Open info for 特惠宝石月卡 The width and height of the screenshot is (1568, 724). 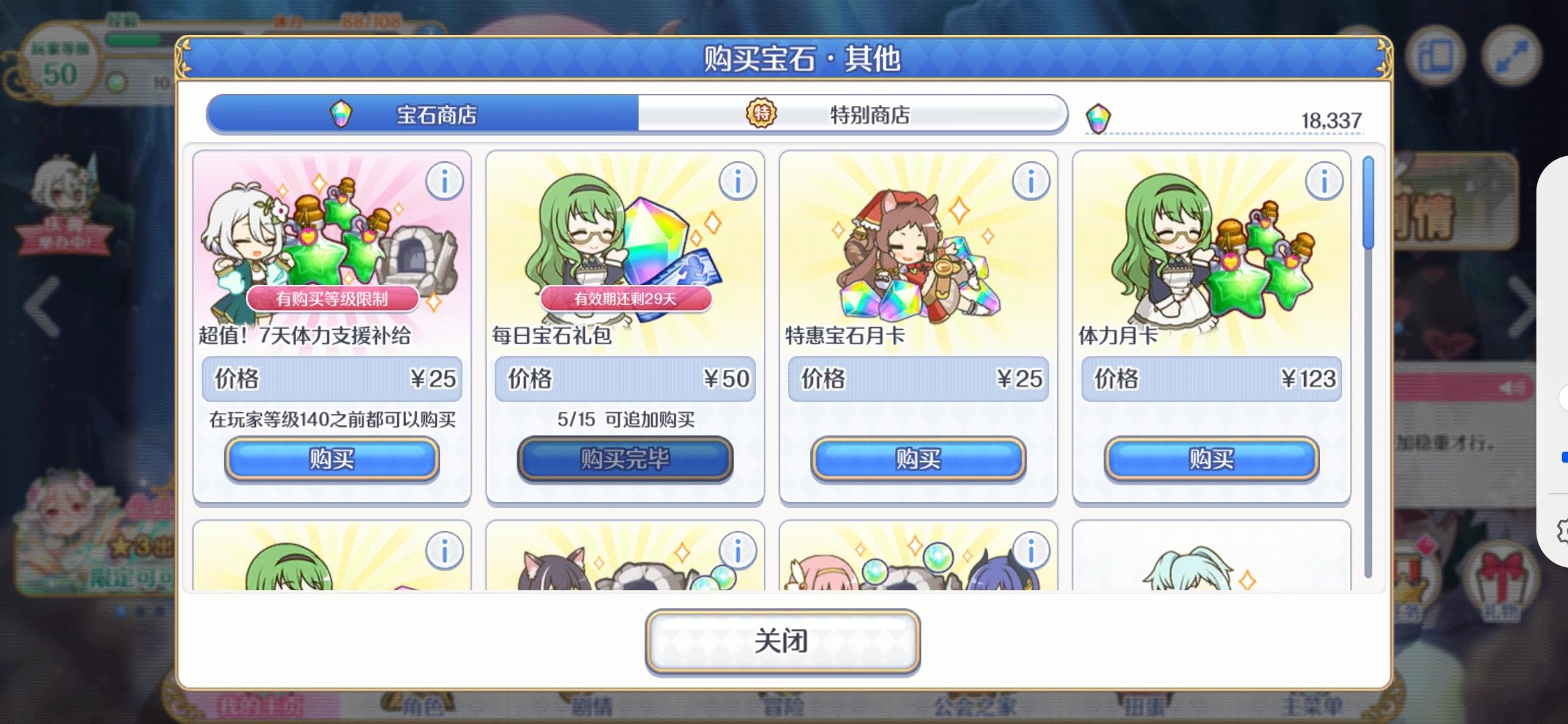[1033, 181]
